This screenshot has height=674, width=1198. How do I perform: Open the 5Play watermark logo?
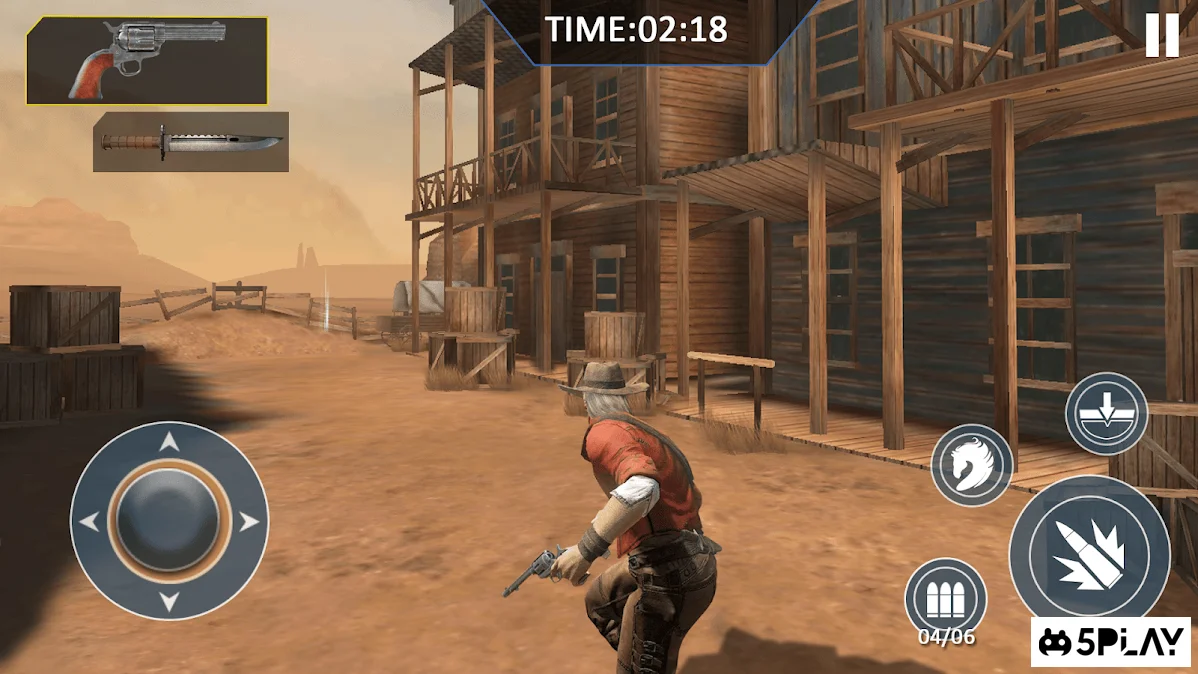click(1112, 642)
